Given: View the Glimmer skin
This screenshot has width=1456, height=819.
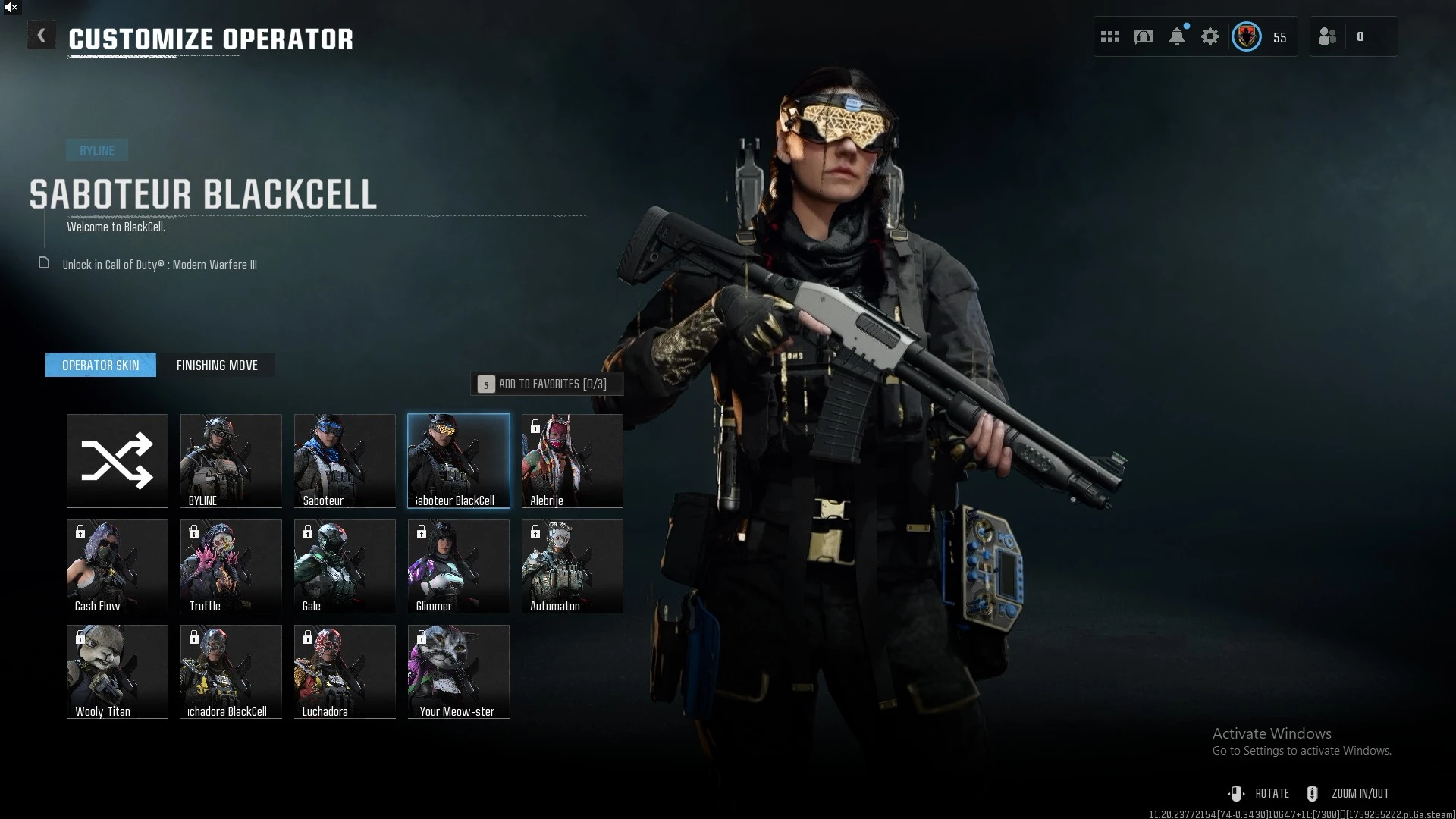Looking at the screenshot, I should (459, 566).
